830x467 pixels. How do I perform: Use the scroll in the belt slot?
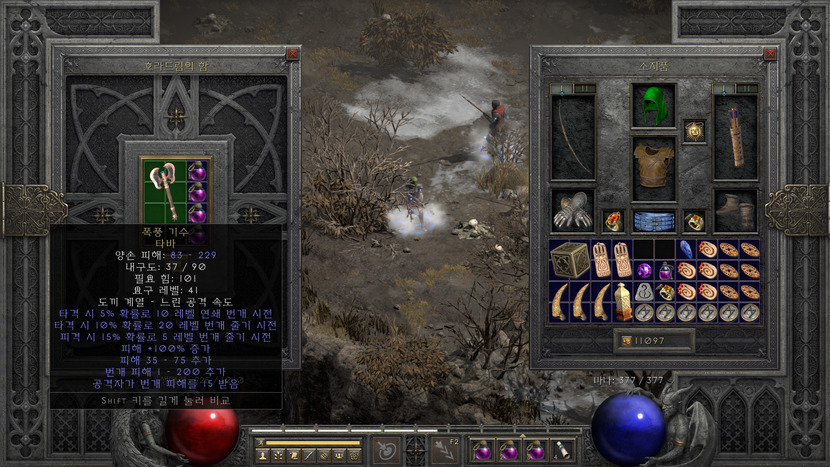tap(562, 452)
